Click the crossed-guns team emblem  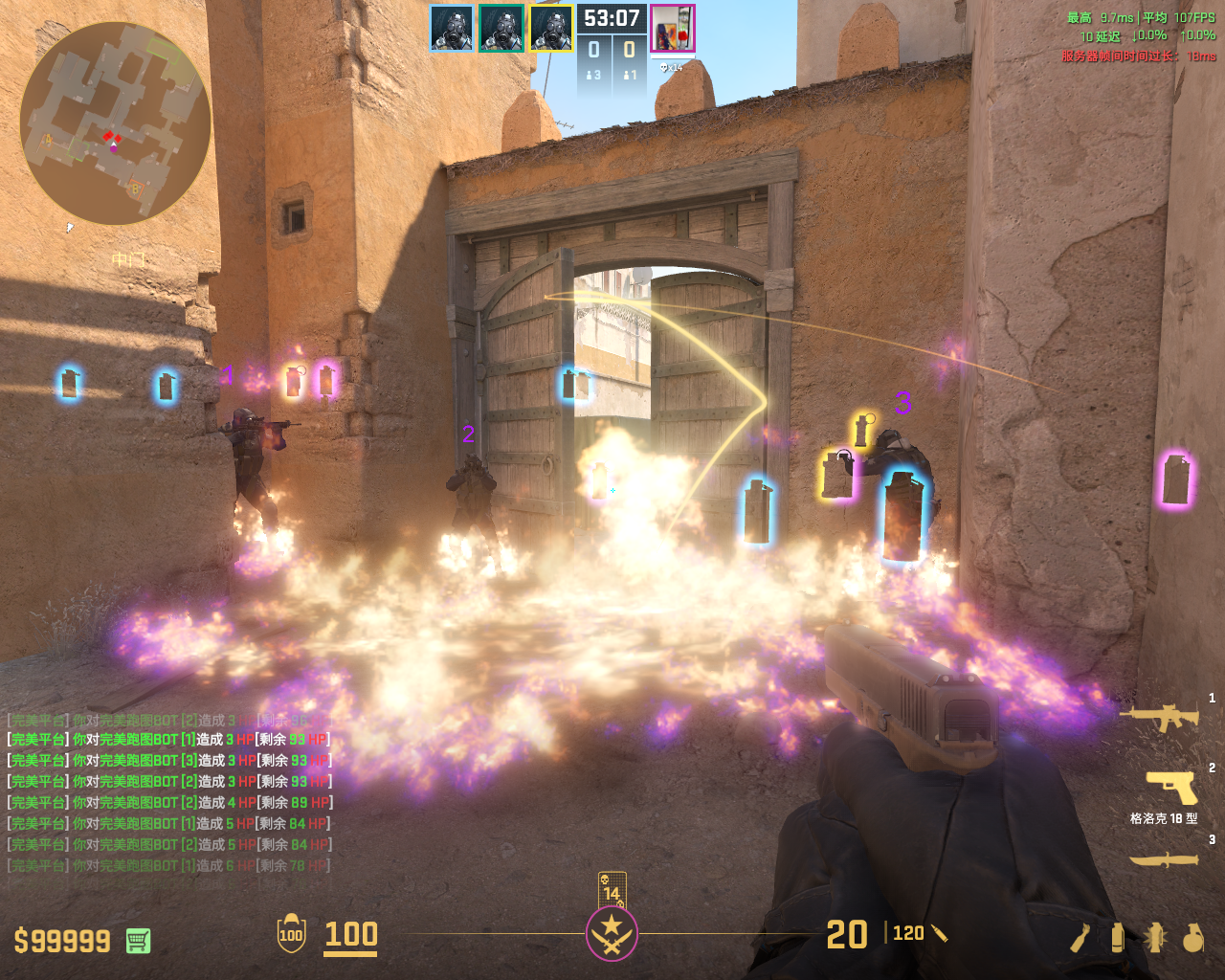[612, 934]
